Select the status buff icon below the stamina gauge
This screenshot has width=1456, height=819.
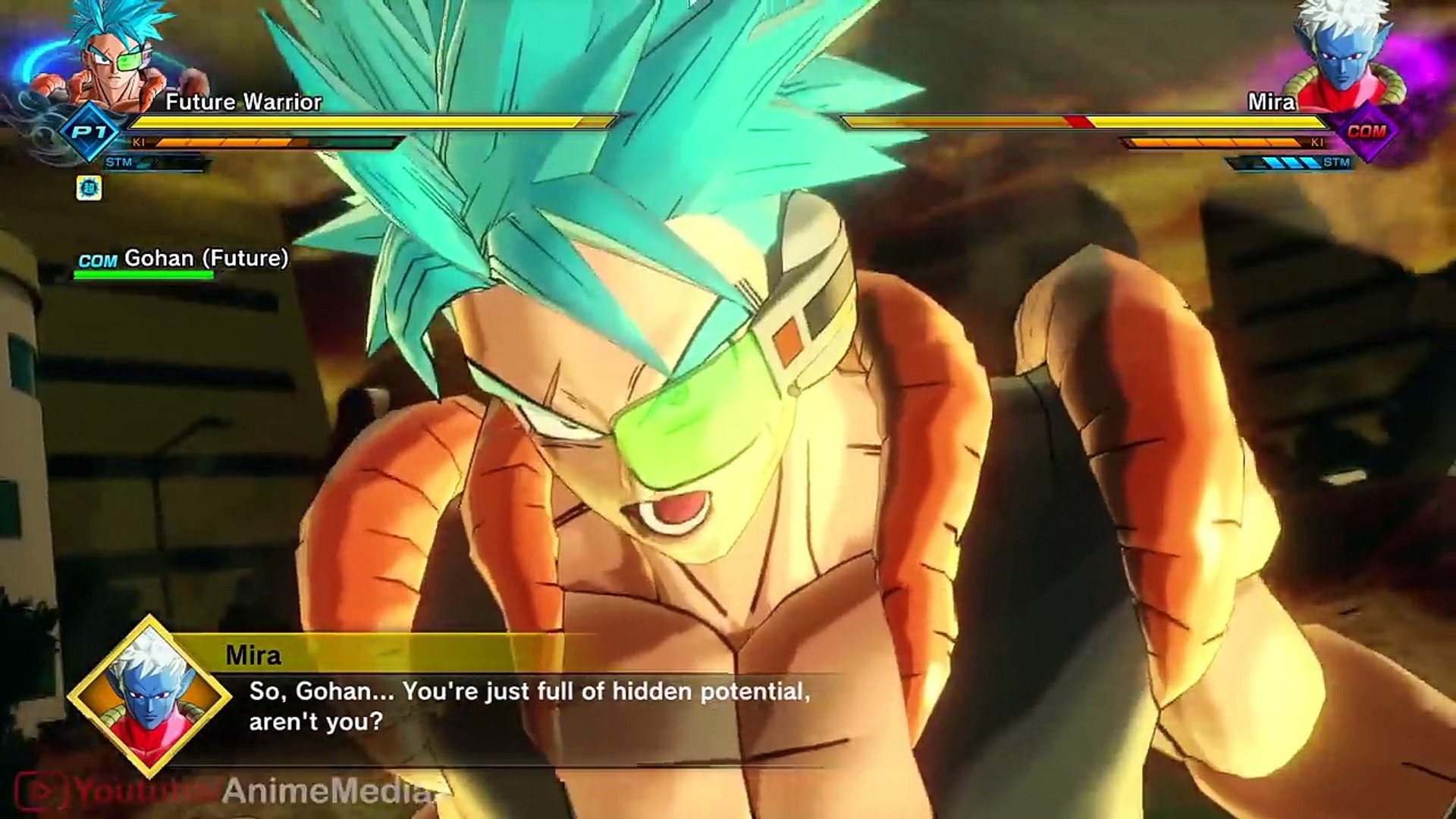click(89, 188)
